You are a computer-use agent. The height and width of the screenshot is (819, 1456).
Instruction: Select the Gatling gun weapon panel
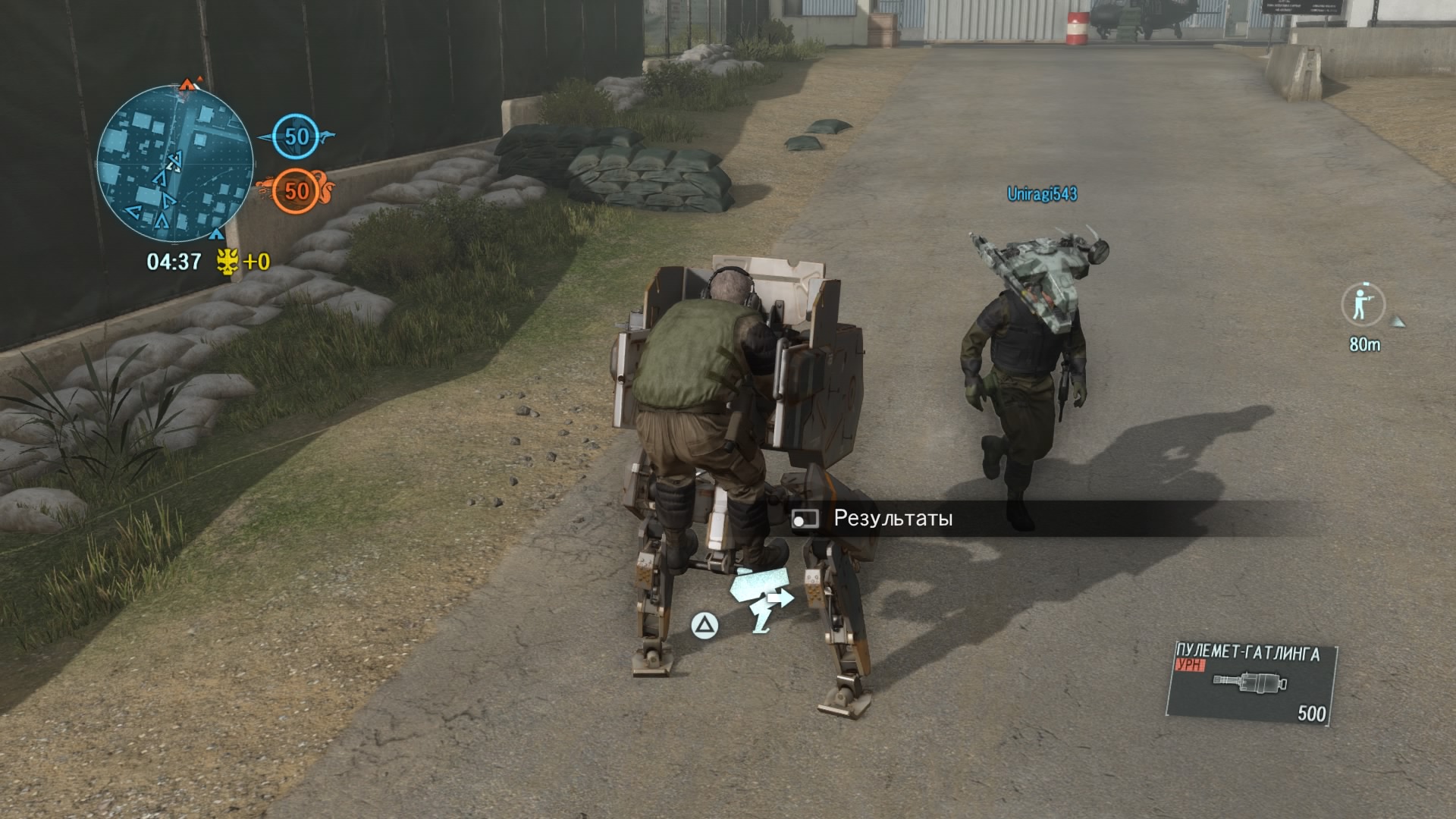(x=1250, y=685)
